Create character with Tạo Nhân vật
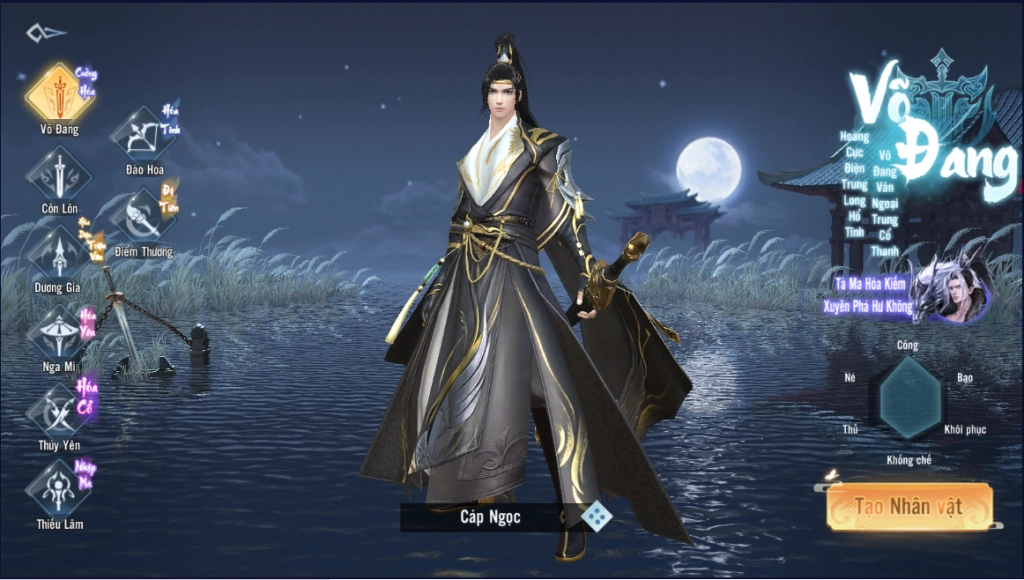Screen dimensions: 1024x580 coord(908,507)
